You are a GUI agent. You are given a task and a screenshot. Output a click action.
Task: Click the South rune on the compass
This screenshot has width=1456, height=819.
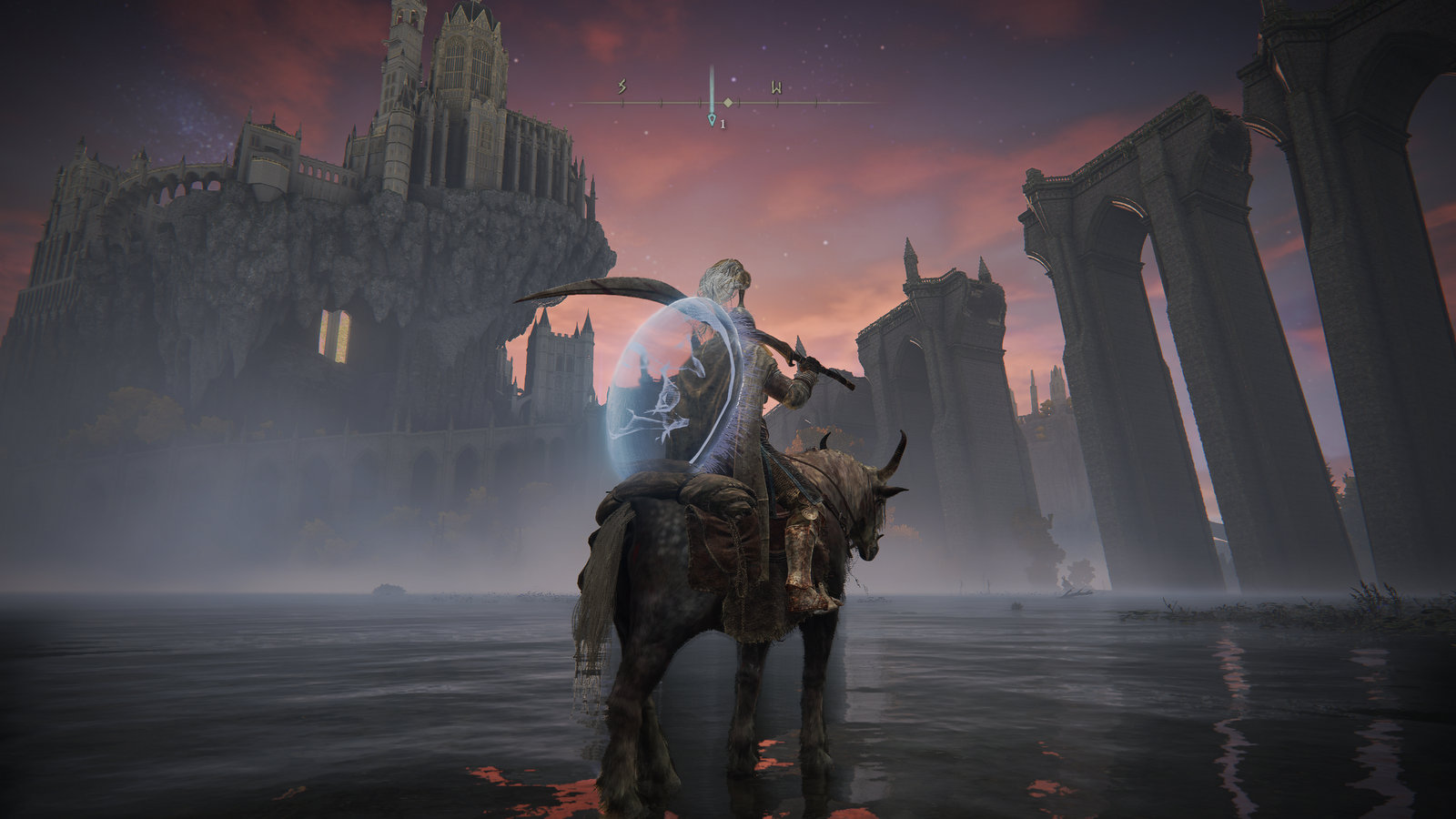[622, 87]
